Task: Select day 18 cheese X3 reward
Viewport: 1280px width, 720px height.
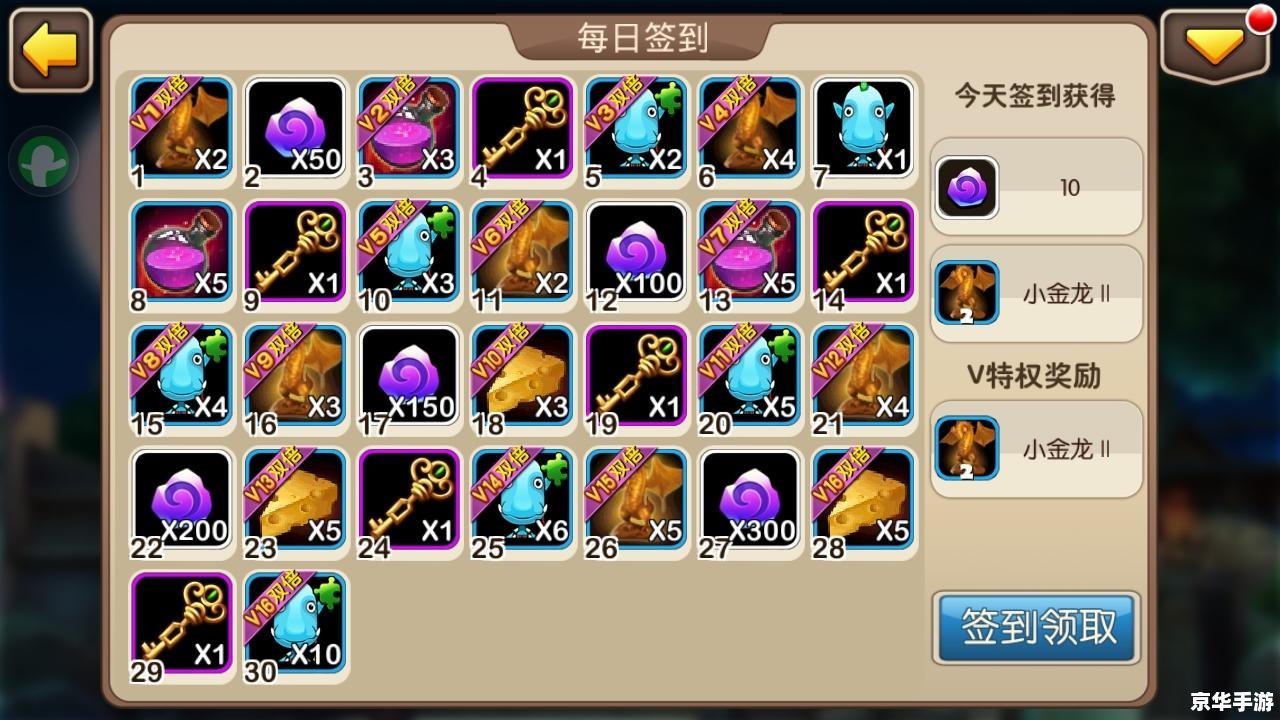Action: click(x=523, y=377)
